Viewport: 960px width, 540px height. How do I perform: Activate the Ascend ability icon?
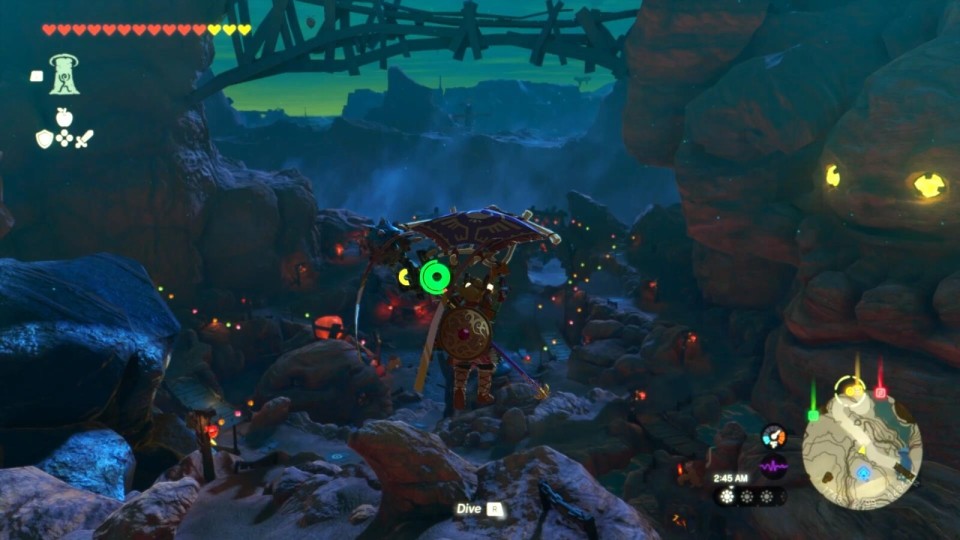point(64,75)
